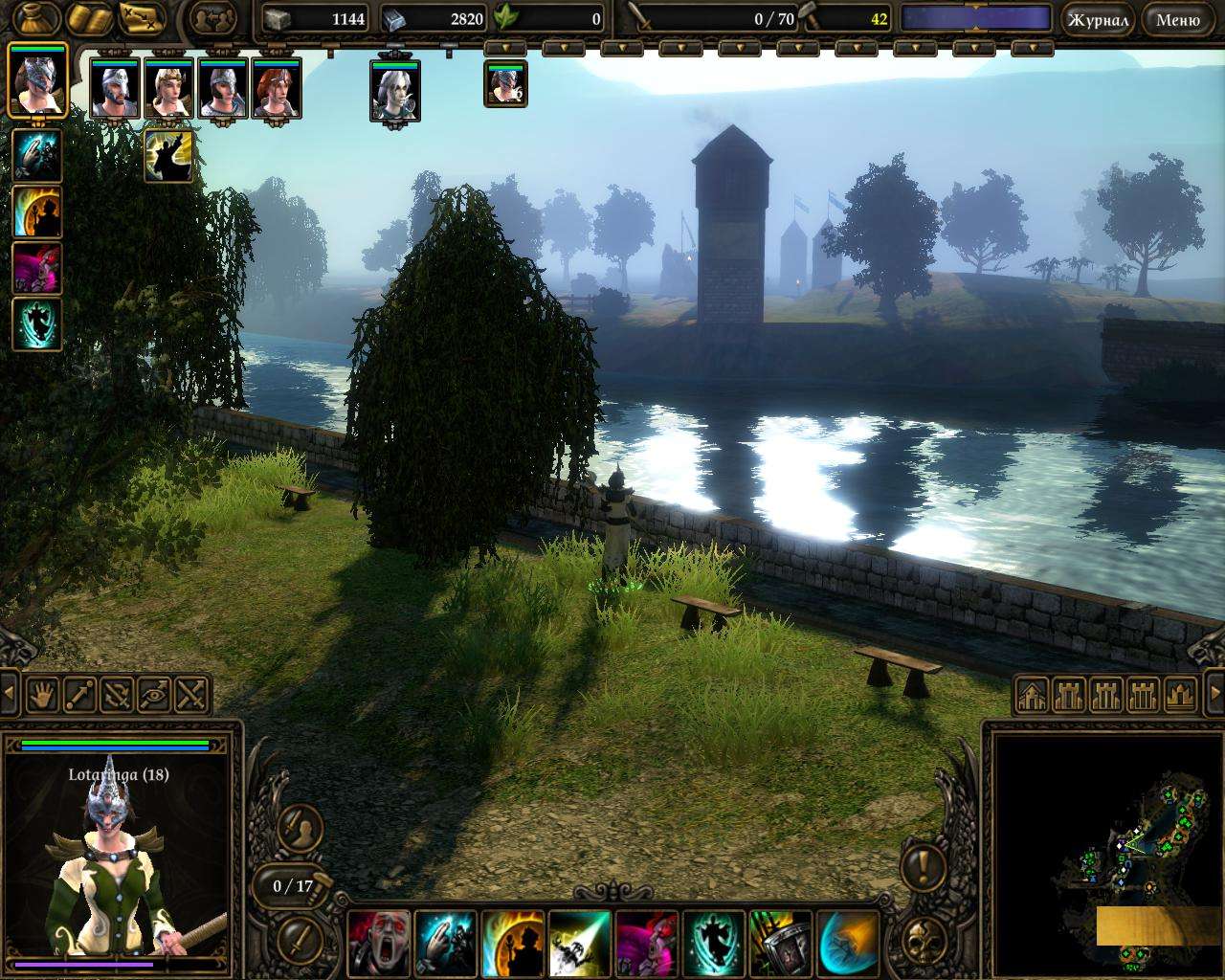
Task: Open the treasure map icon
Action: [x=142, y=18]
